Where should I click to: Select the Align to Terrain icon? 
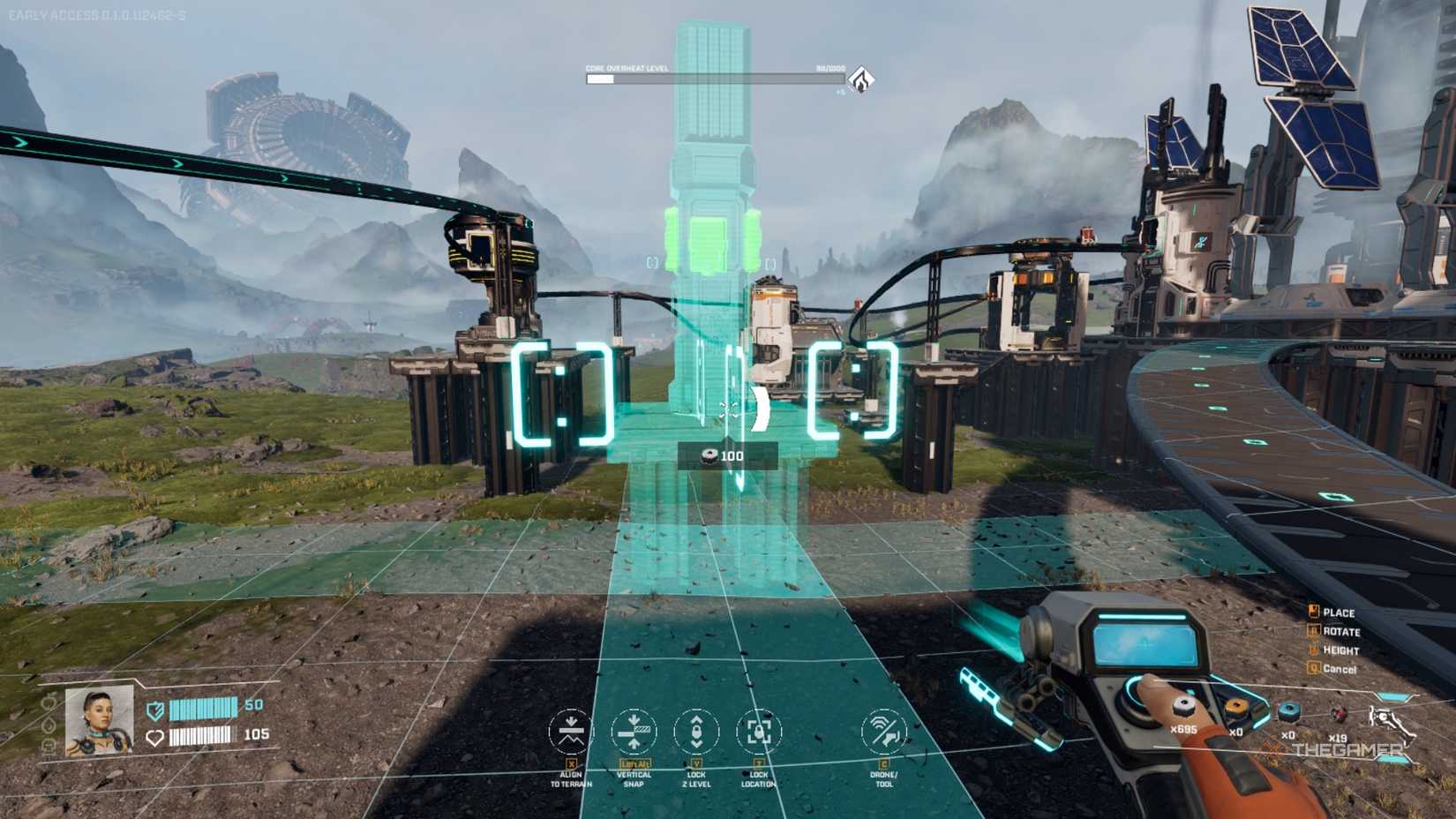coord(570,732)
